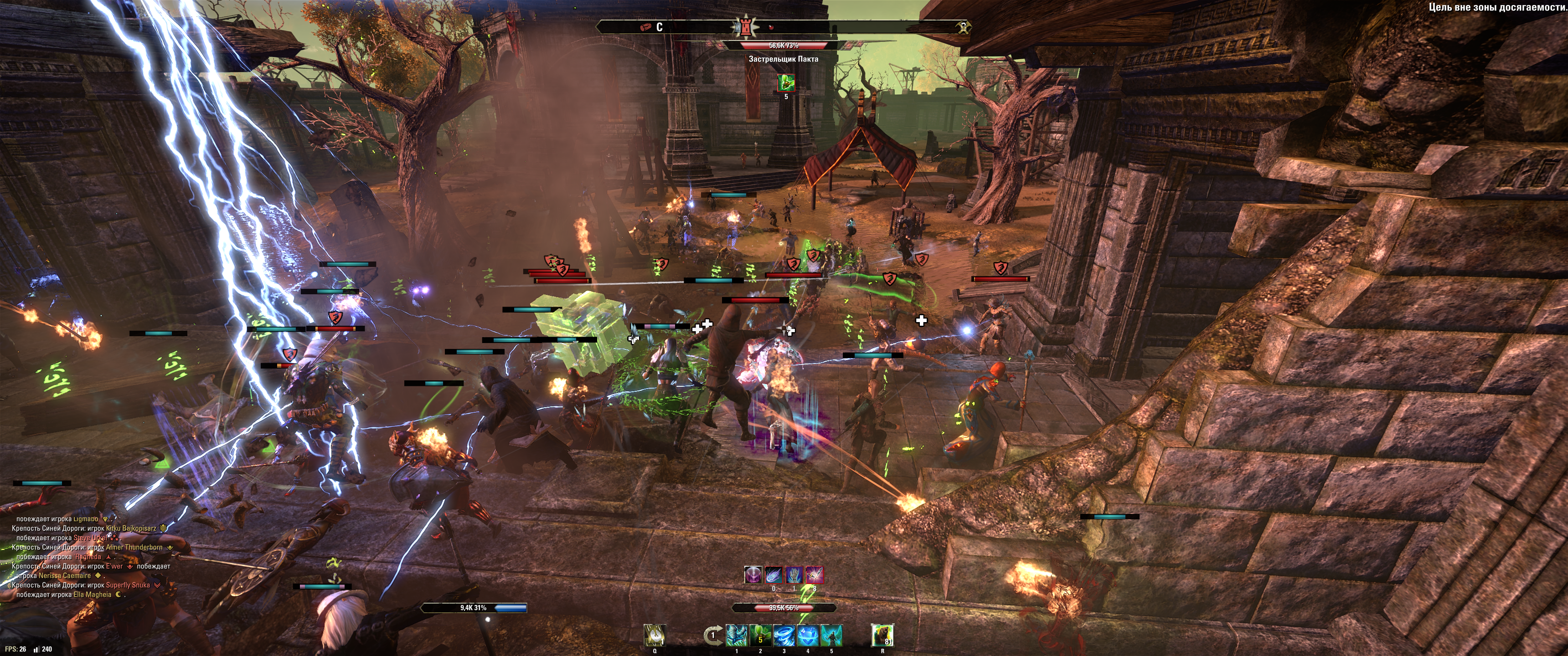1568x656 pixels.
Task: Use the quickslot item on Q
Action: point(655,635)
